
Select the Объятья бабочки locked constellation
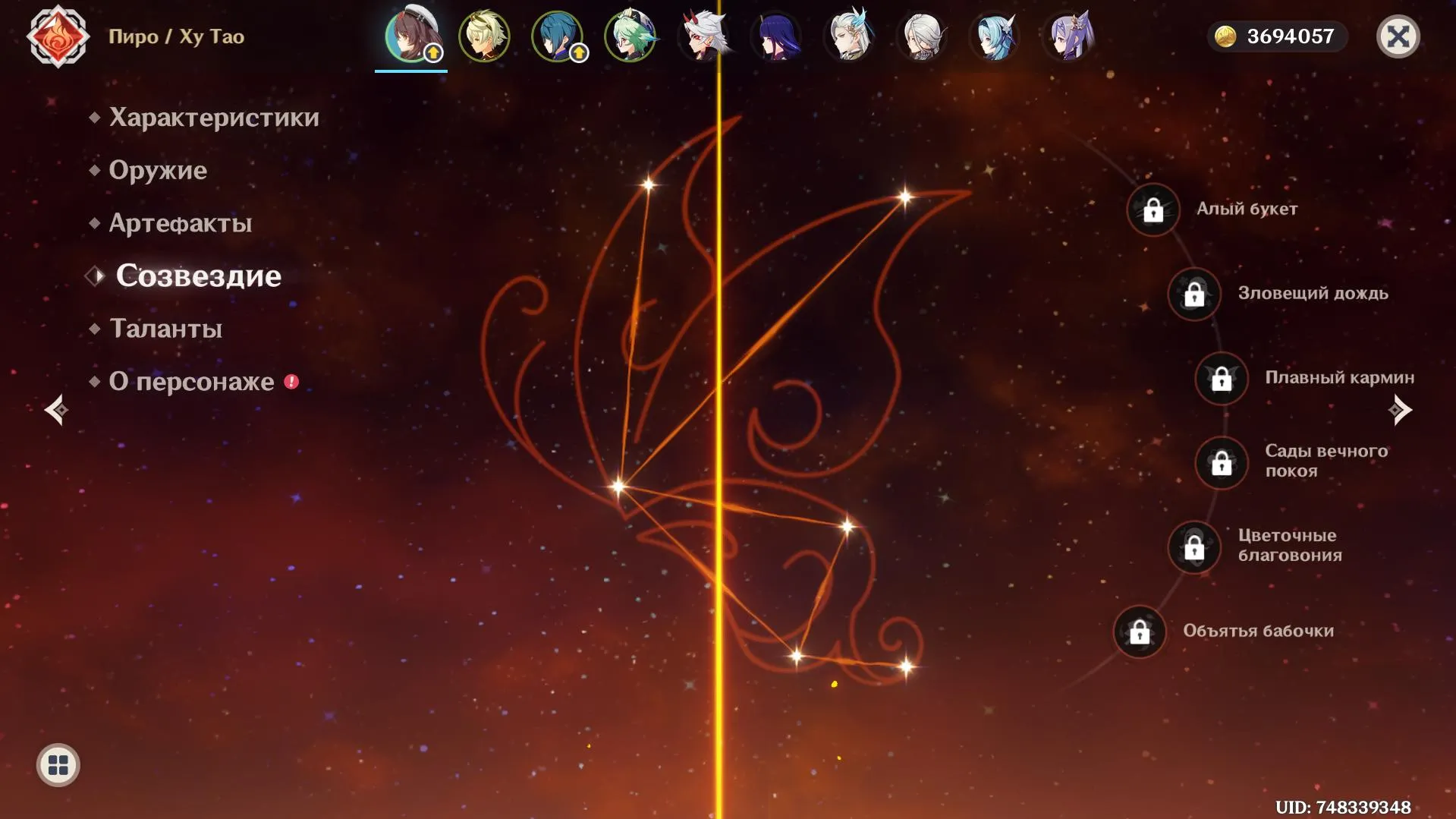(x=1140, y=632)
